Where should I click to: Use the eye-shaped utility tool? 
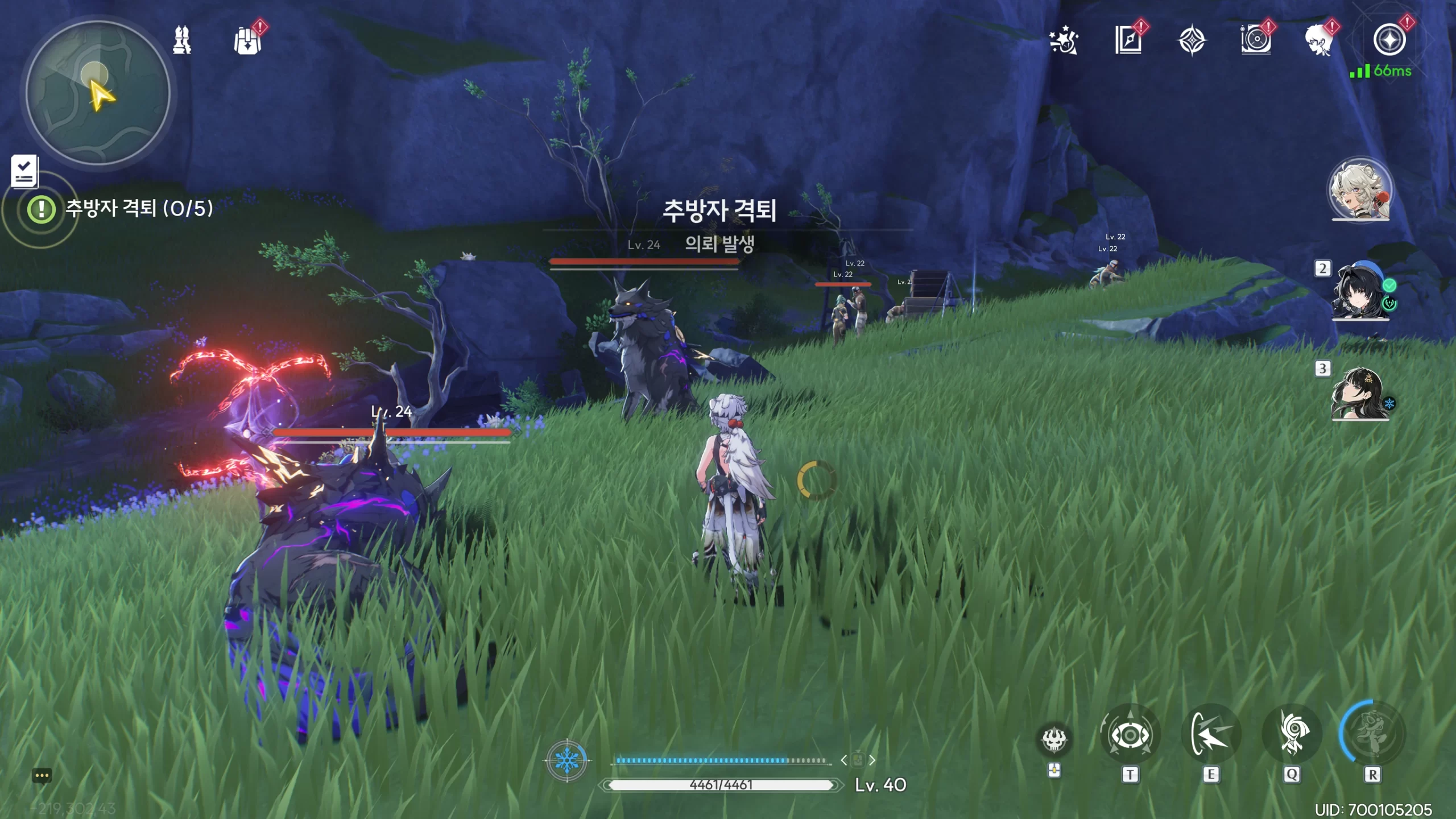tap(1130, 735)
